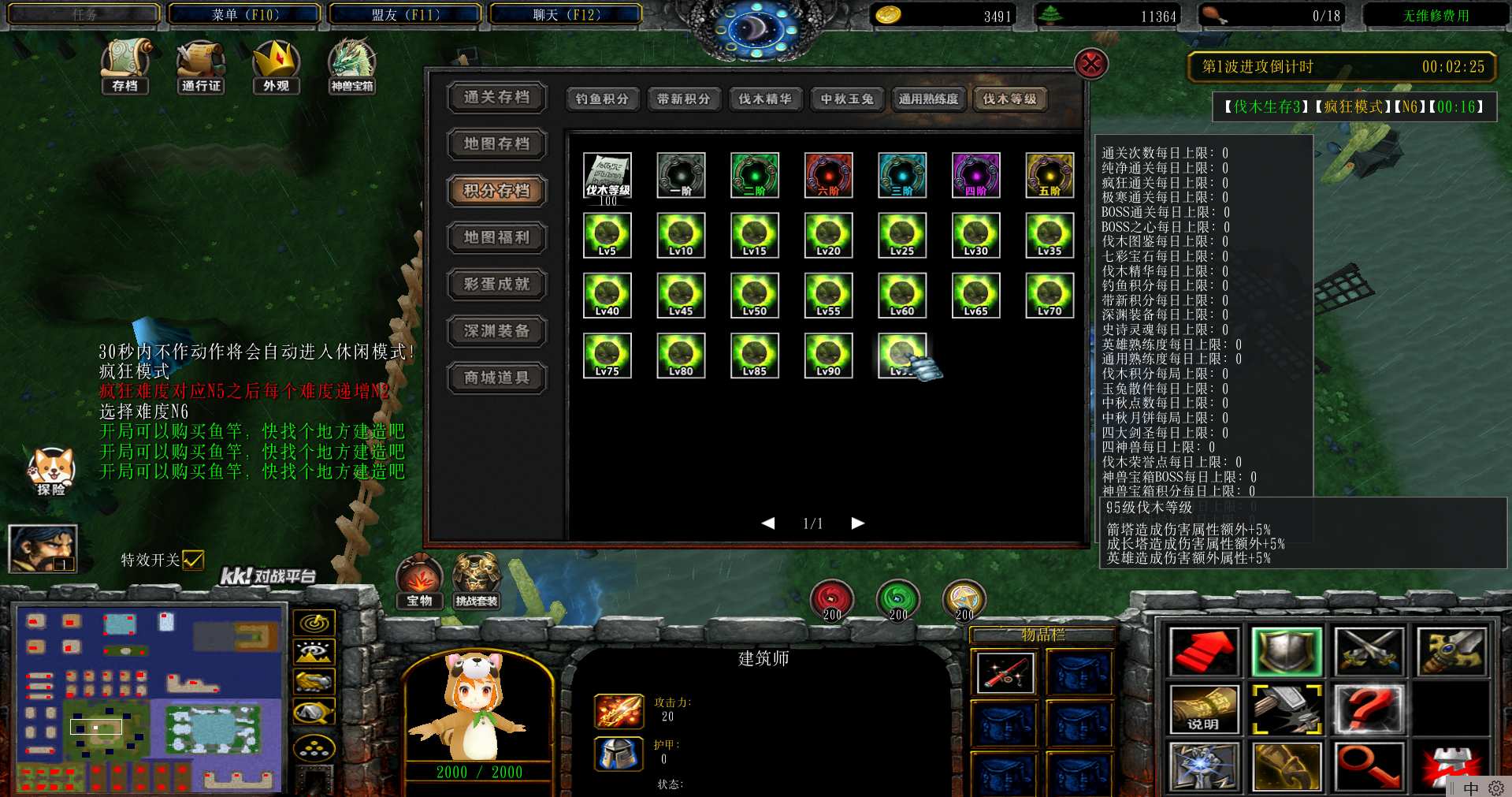The width and height of the screenshot is (1512, 797).
Task: Open the 彩蛋成就 section
Action: pyautogui.click(x=496, y=284)
